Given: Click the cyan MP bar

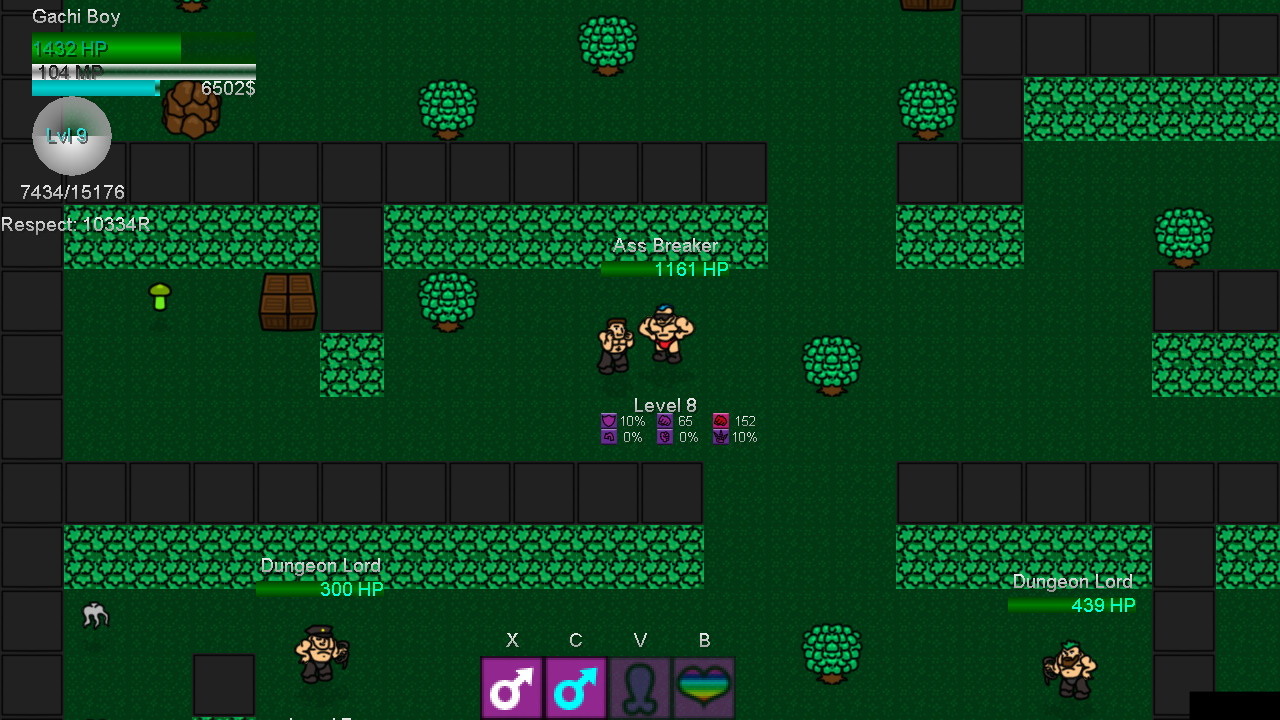Looking at the screenshot, I should [95, 88].
